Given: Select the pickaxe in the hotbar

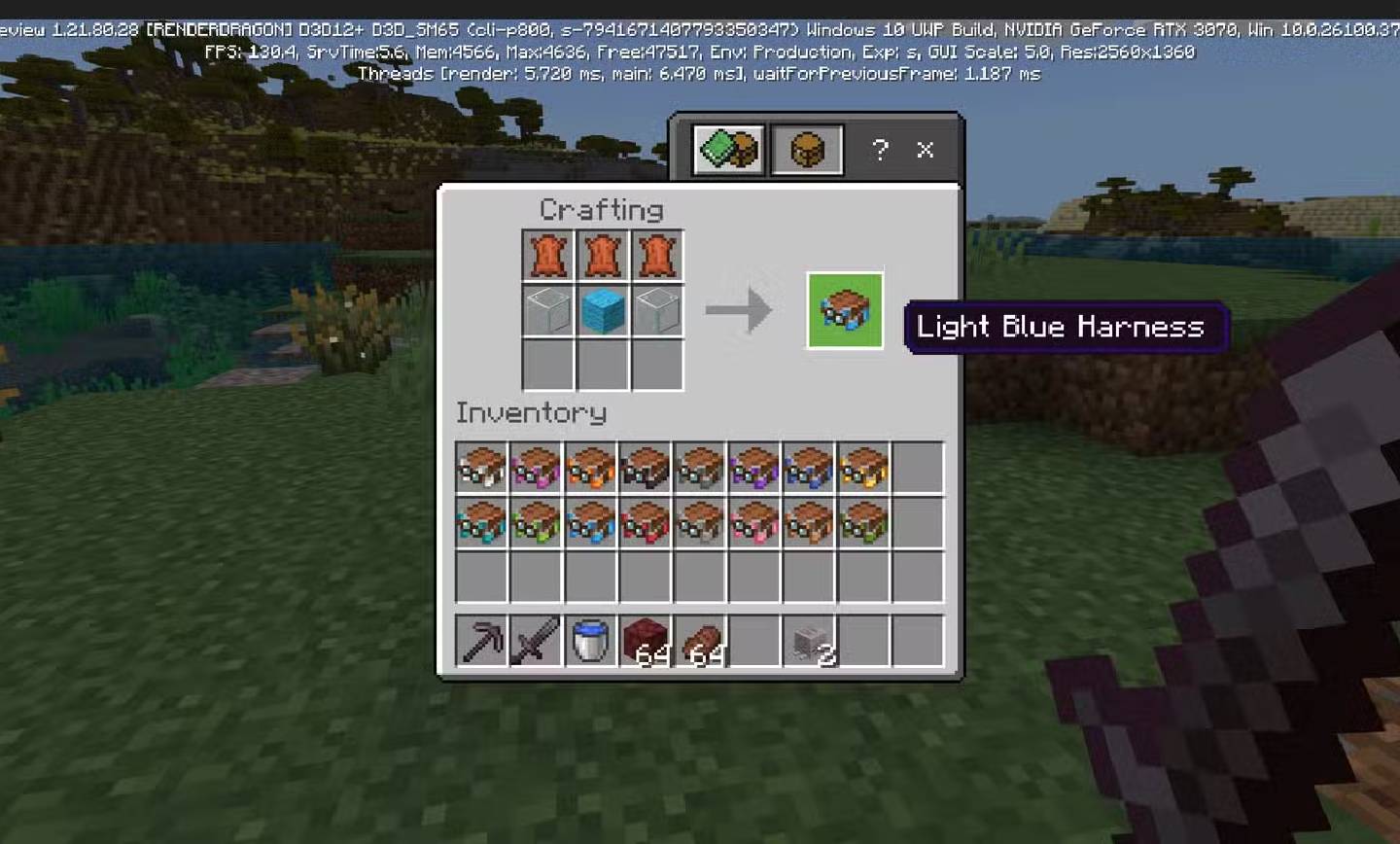Looking at the screenshot, I should 482,641.
